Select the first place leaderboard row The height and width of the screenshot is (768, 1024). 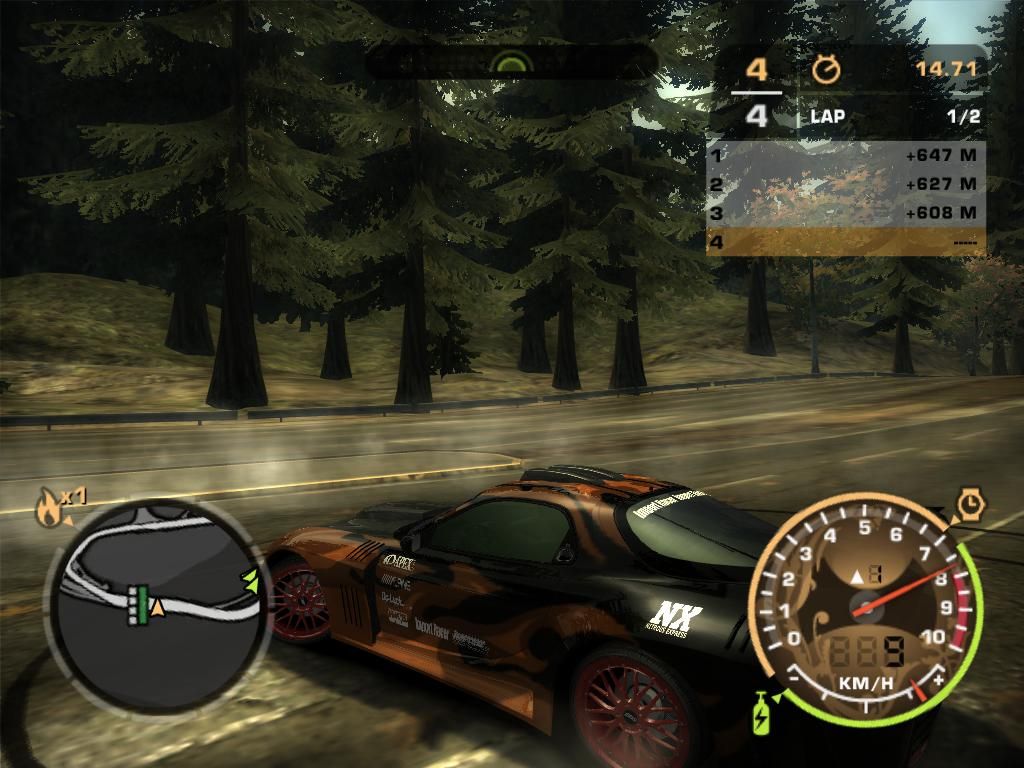[x=845, y=156]
